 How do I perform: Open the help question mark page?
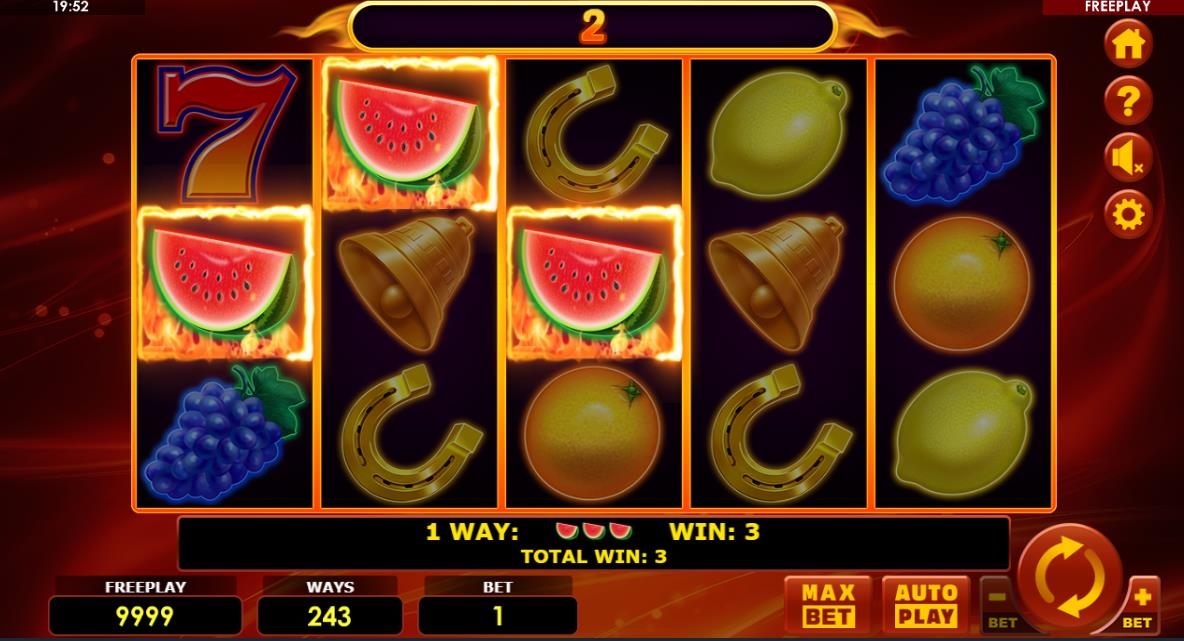pos(1128,101)
